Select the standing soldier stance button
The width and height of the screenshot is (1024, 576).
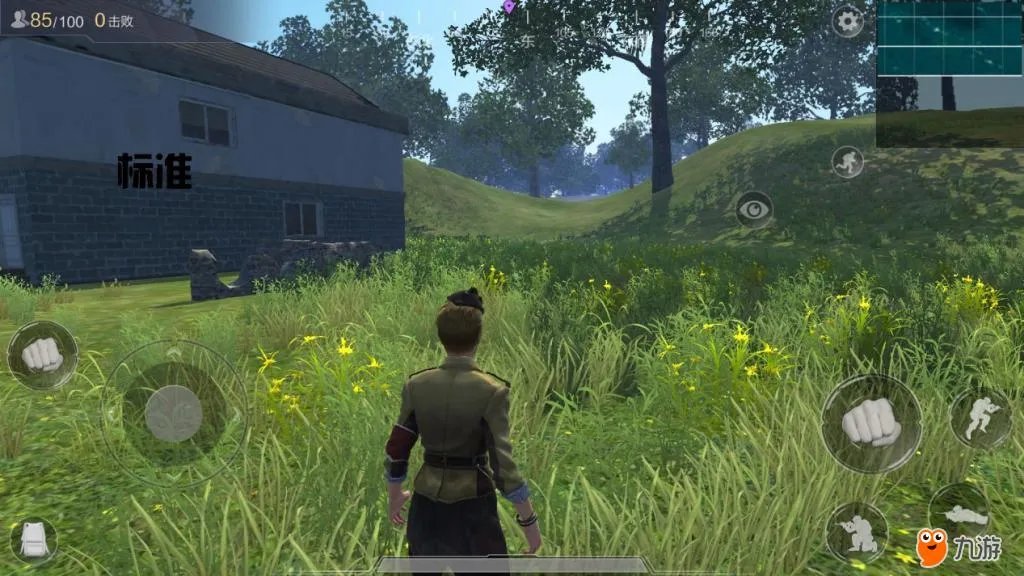(x=979, y=417)
